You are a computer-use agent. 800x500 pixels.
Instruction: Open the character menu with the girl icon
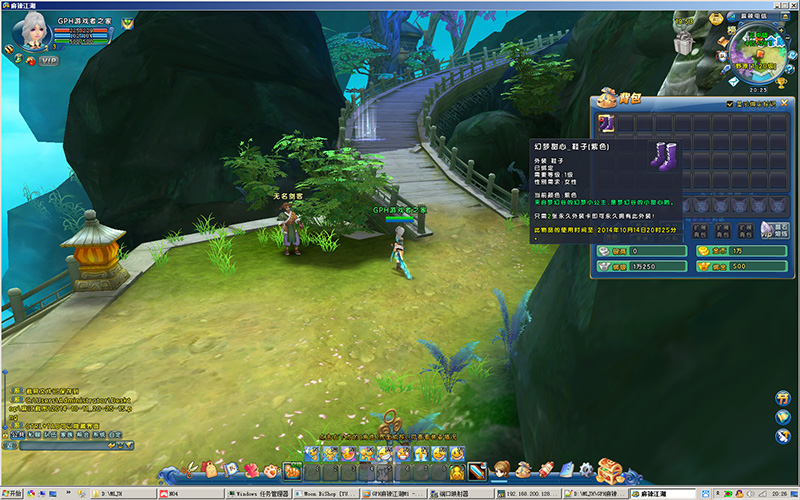[x=500, y=469]
